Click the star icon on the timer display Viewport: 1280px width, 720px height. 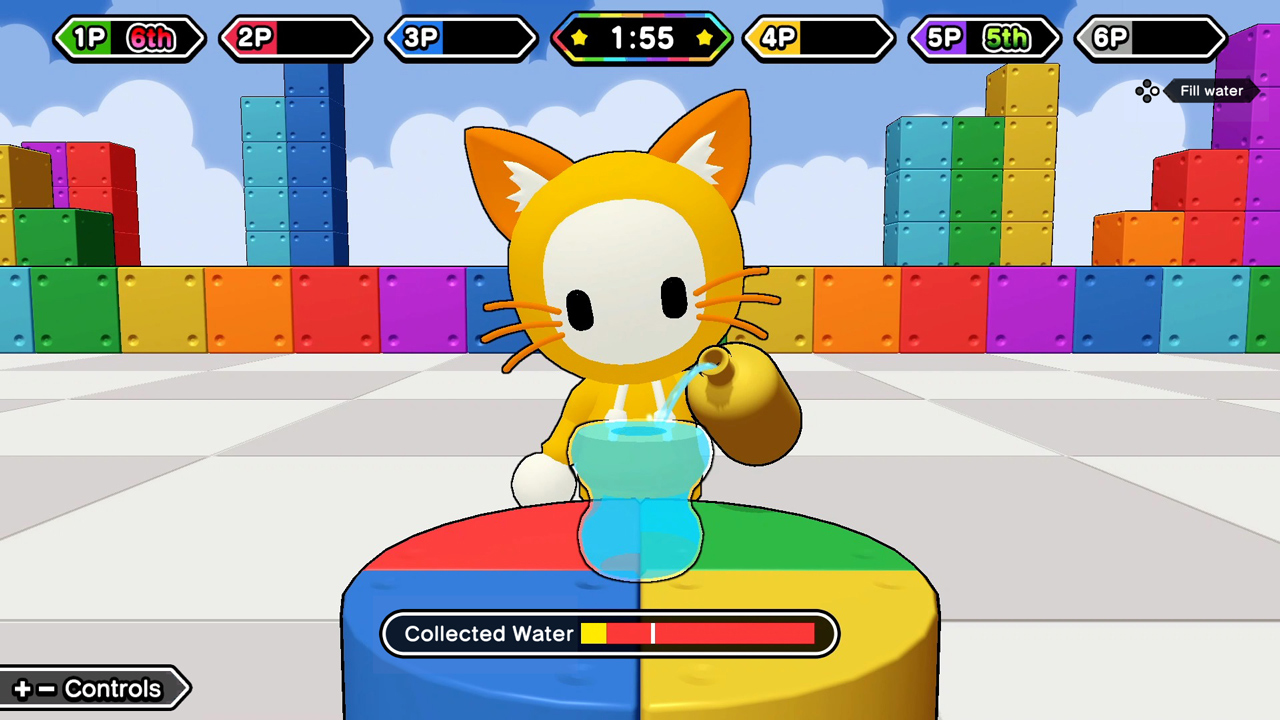[x=581, y=38]
